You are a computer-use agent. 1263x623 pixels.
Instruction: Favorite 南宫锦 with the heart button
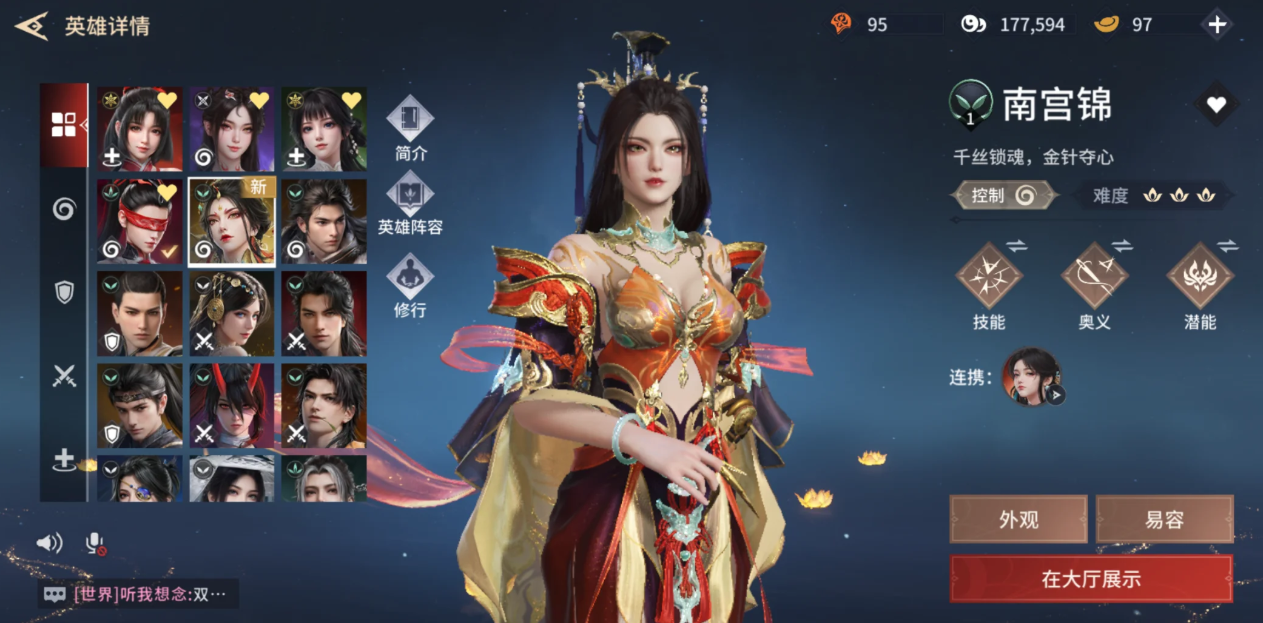(x=1216, y=104)
